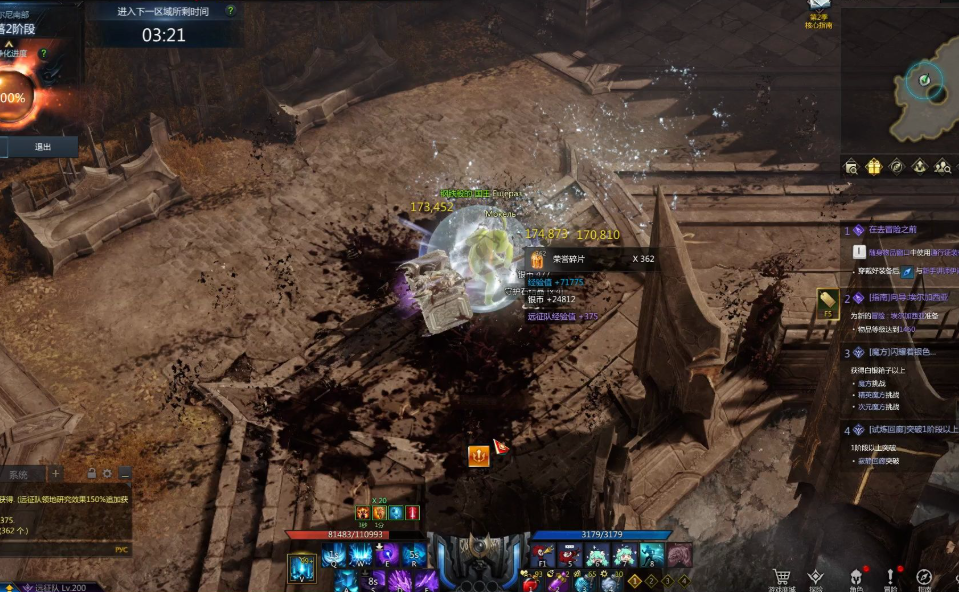The image size is (959, 592).
Task: Select the F1 red-haired character slot
Action: tap(543, 555)
